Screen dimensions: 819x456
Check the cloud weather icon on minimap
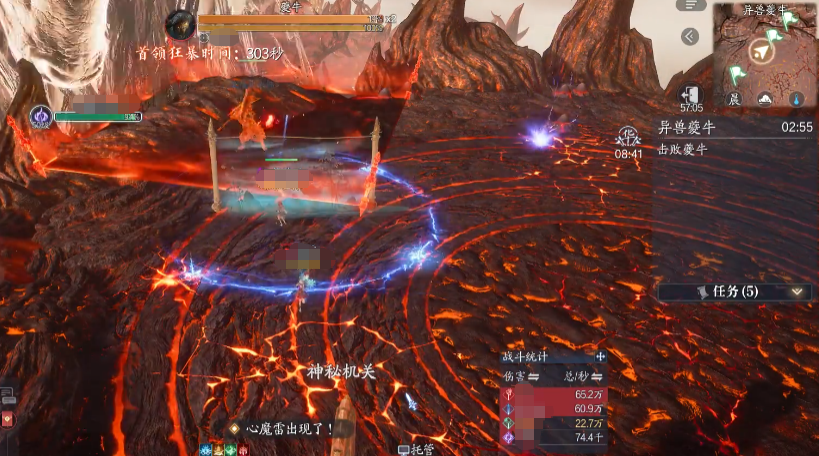(765, 99)
